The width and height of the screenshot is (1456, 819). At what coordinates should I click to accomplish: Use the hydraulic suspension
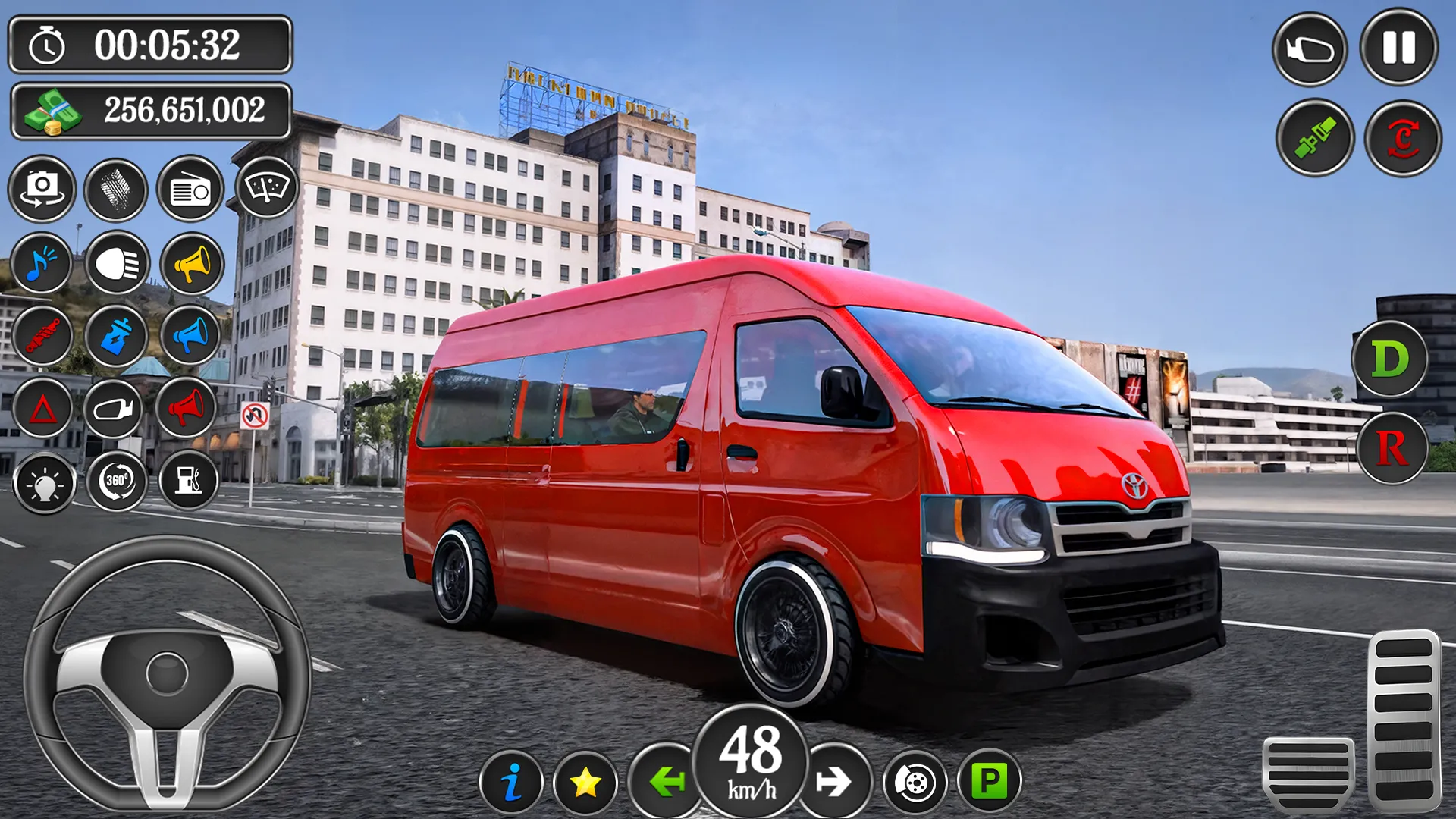42,336
